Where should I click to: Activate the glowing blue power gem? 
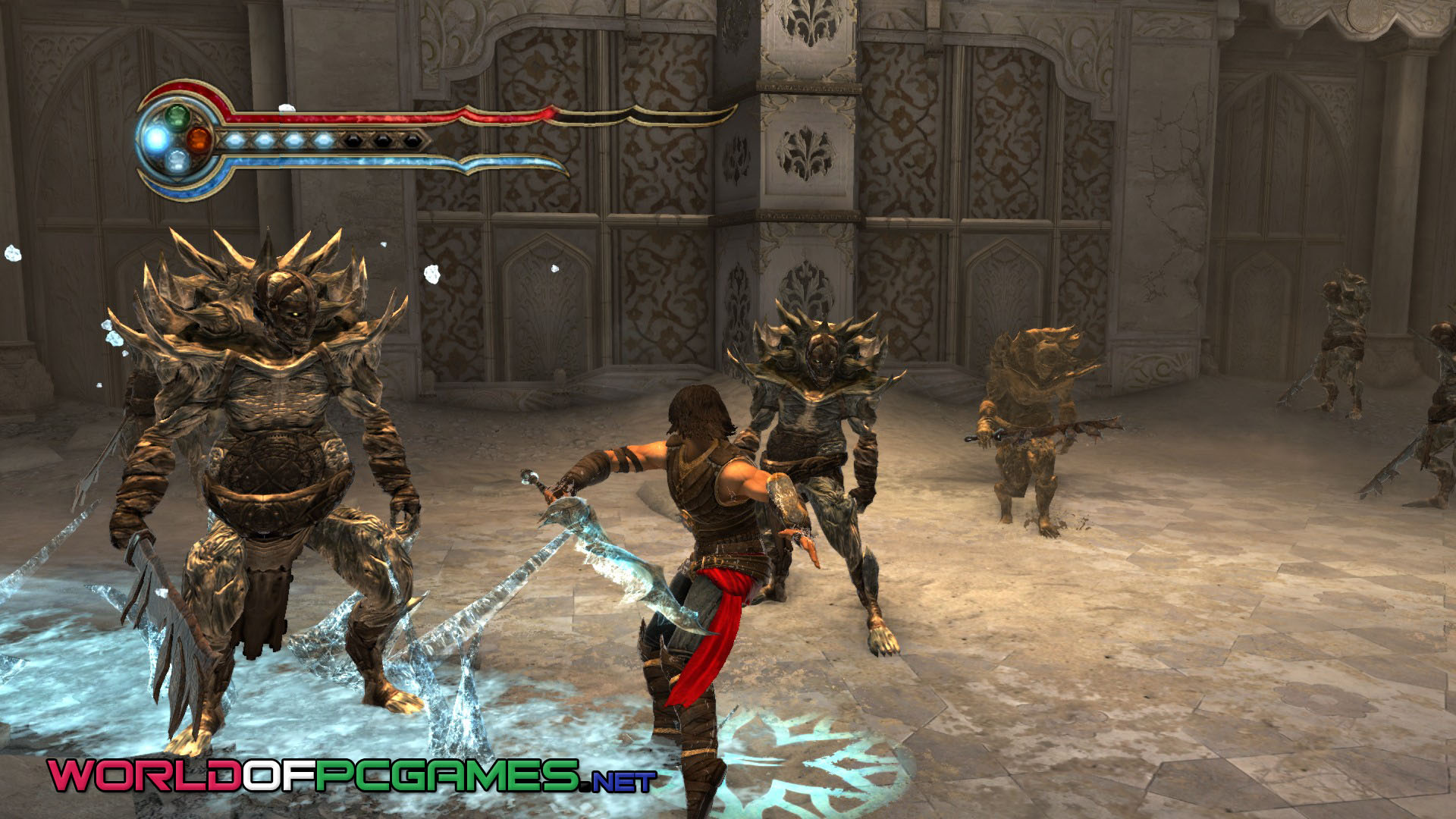(x=157, y=139)
